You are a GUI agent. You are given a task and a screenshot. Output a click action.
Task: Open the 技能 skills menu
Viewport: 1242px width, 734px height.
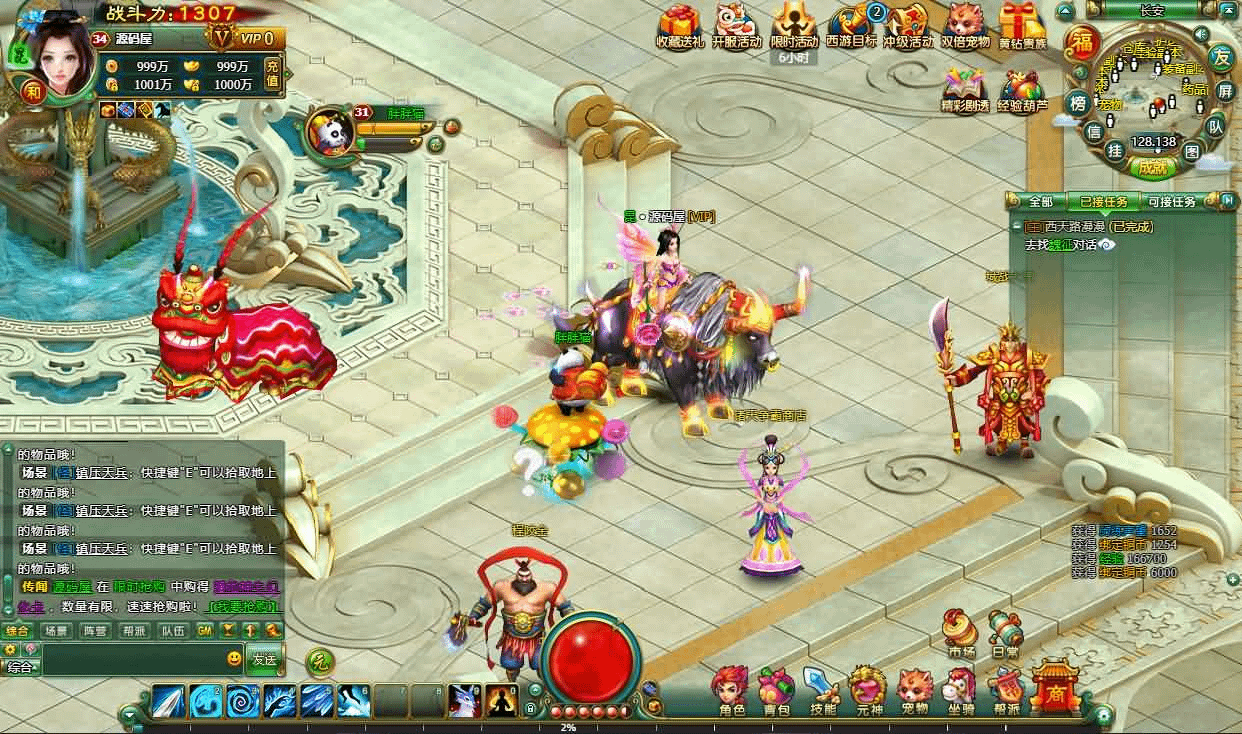tap(822, 689)
